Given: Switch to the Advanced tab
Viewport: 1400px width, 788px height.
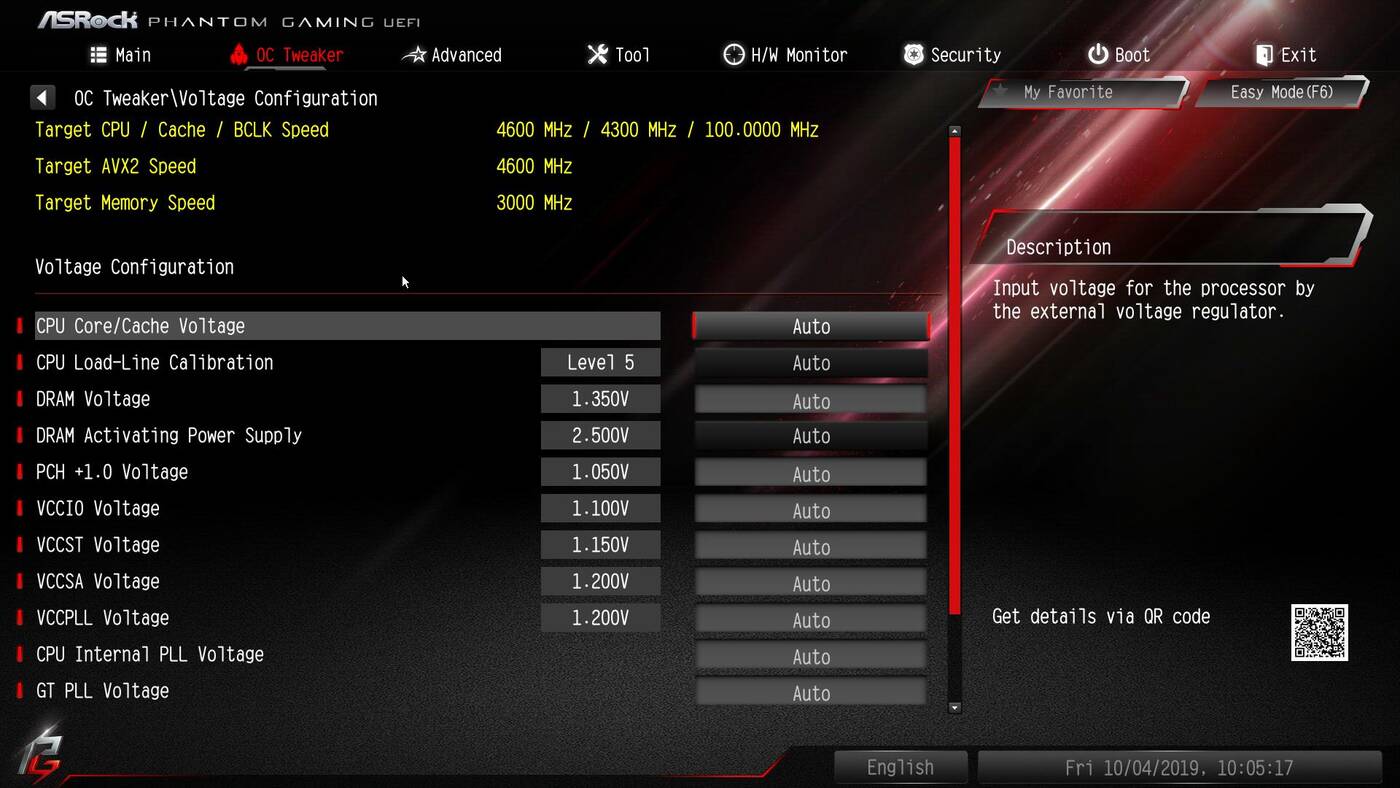Looking at the screenshot, I should pos(452,55).
